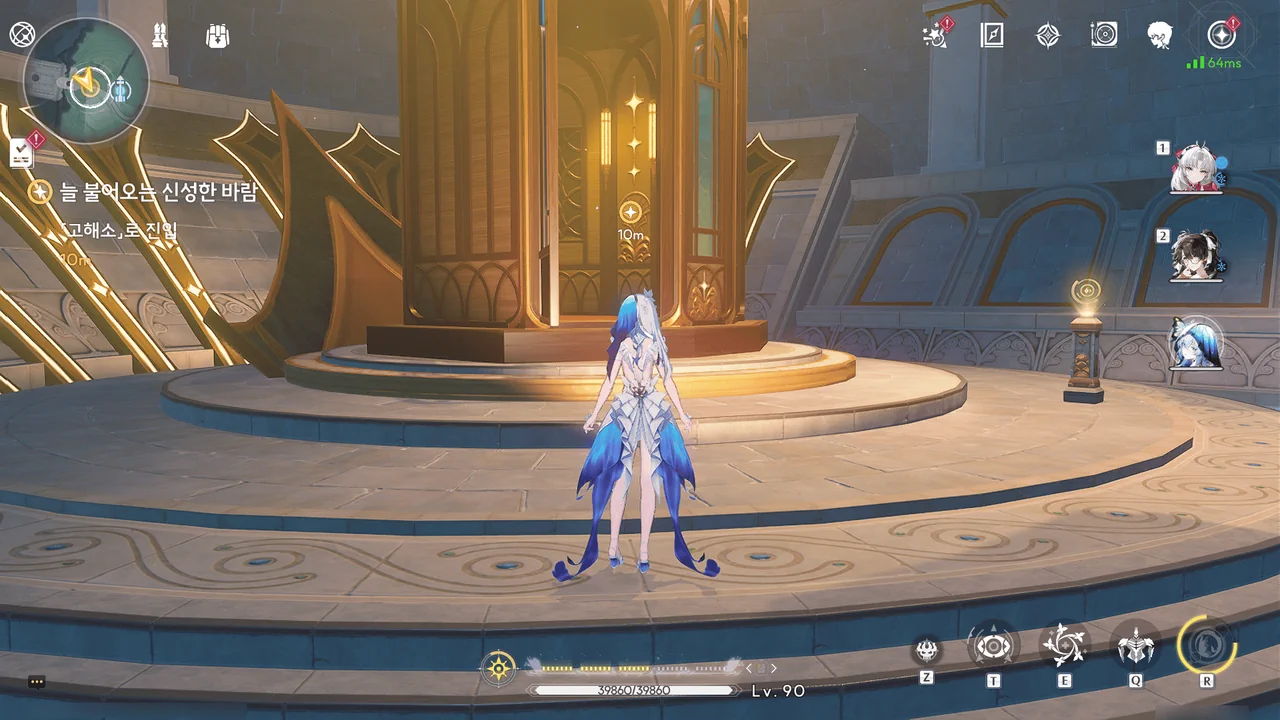Select the blue-haired active character portrait
1280x720 pixels.
click(x=1196, y=343)
